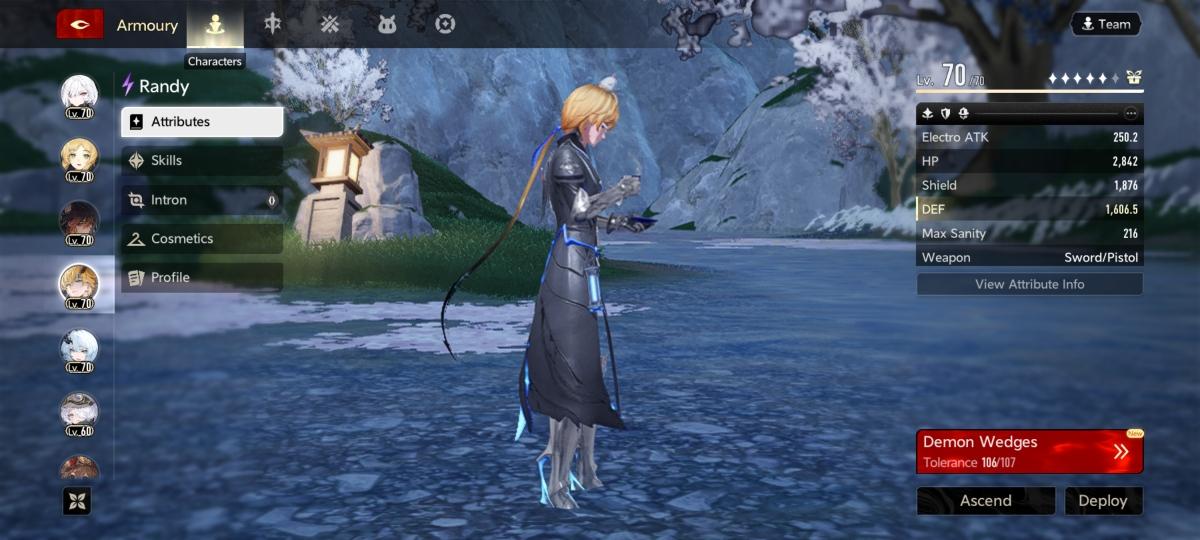Click View Attribute Info button
1200x540 pixels.
pyautogui.click(x=1029, y=284)
